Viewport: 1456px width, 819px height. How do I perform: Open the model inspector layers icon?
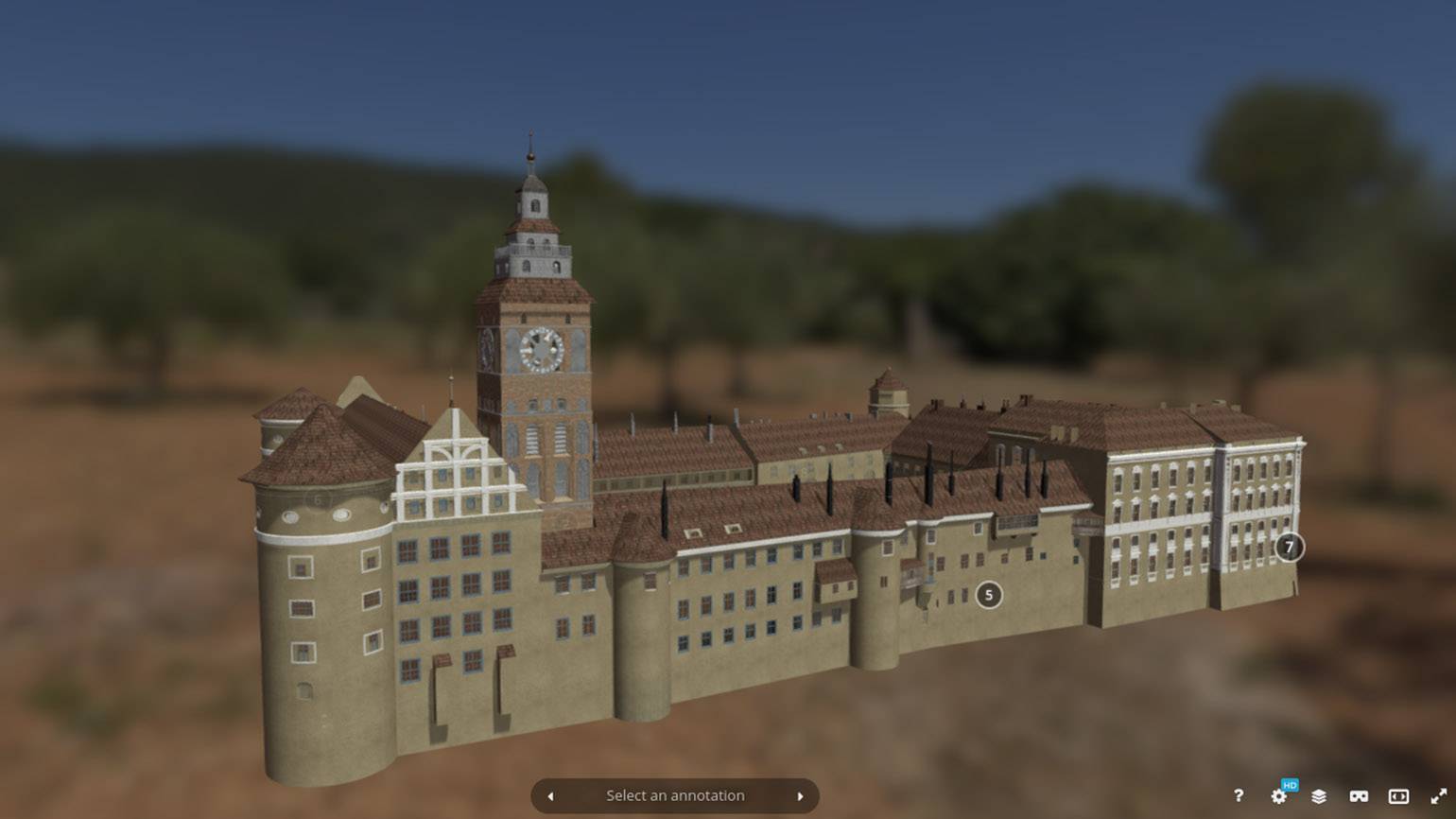point(1319,796)
